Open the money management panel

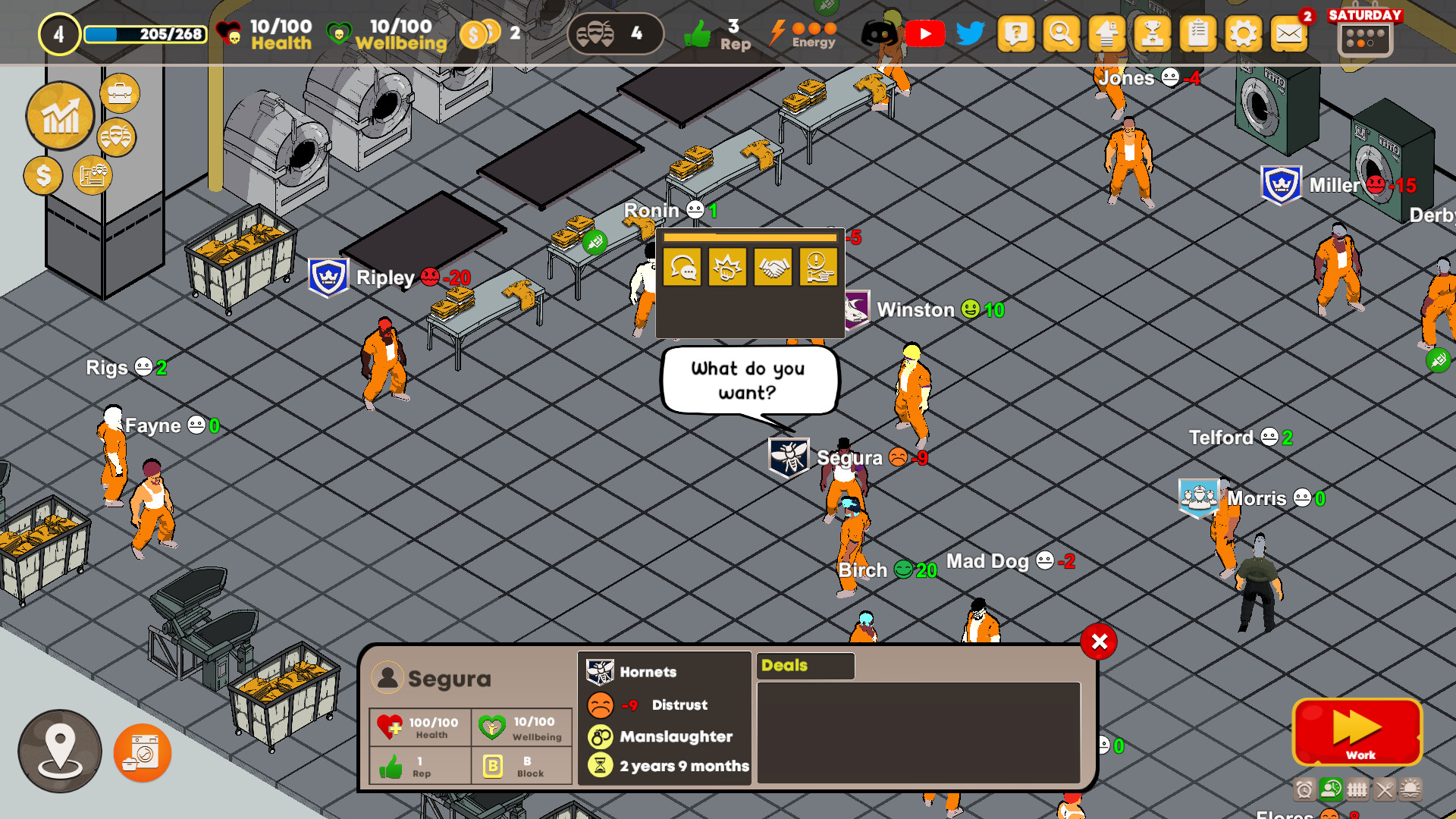pos(43,176)
